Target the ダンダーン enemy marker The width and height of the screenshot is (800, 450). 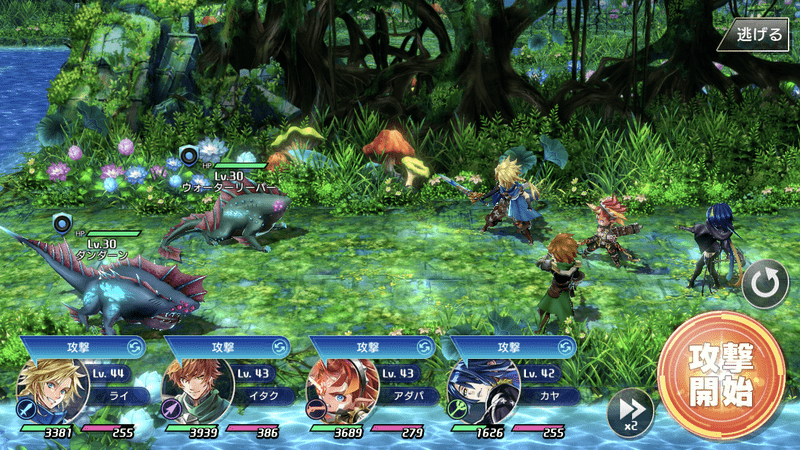click(64, 223)
